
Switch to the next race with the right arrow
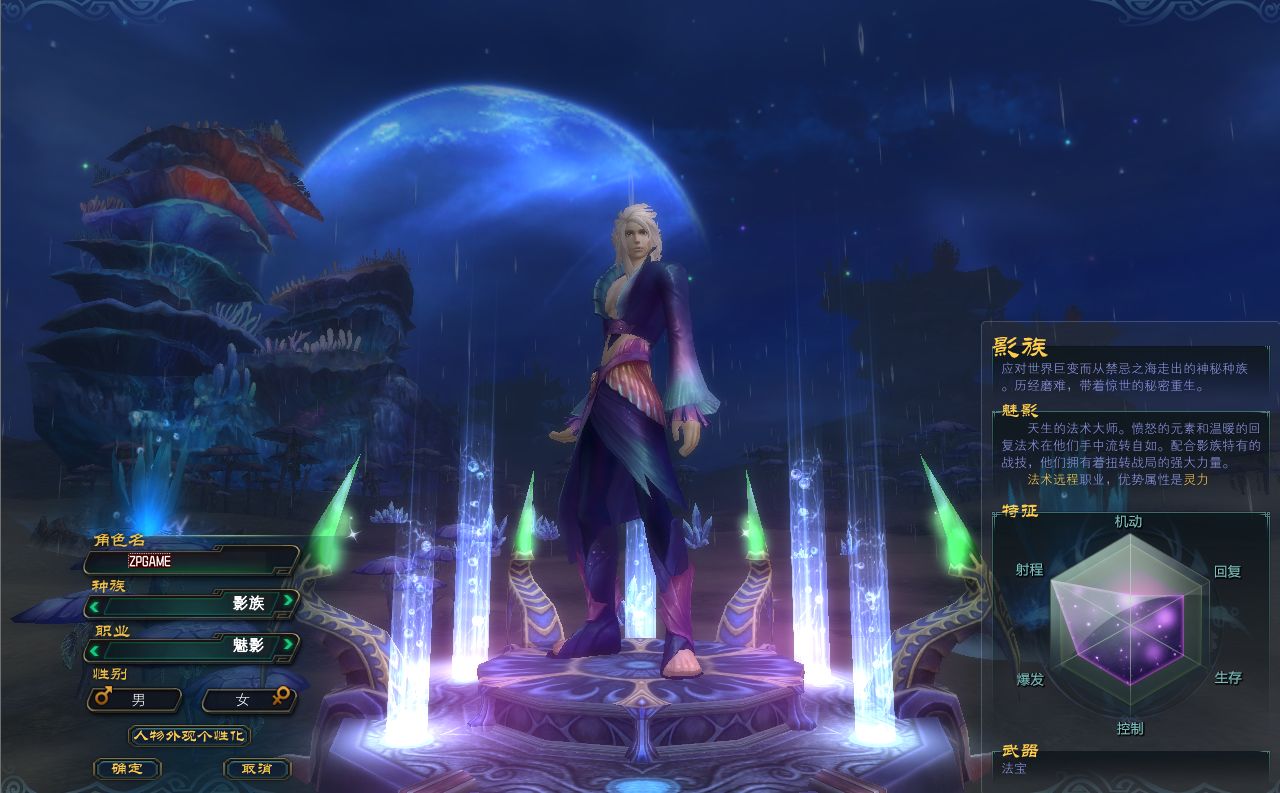point(288,601)
